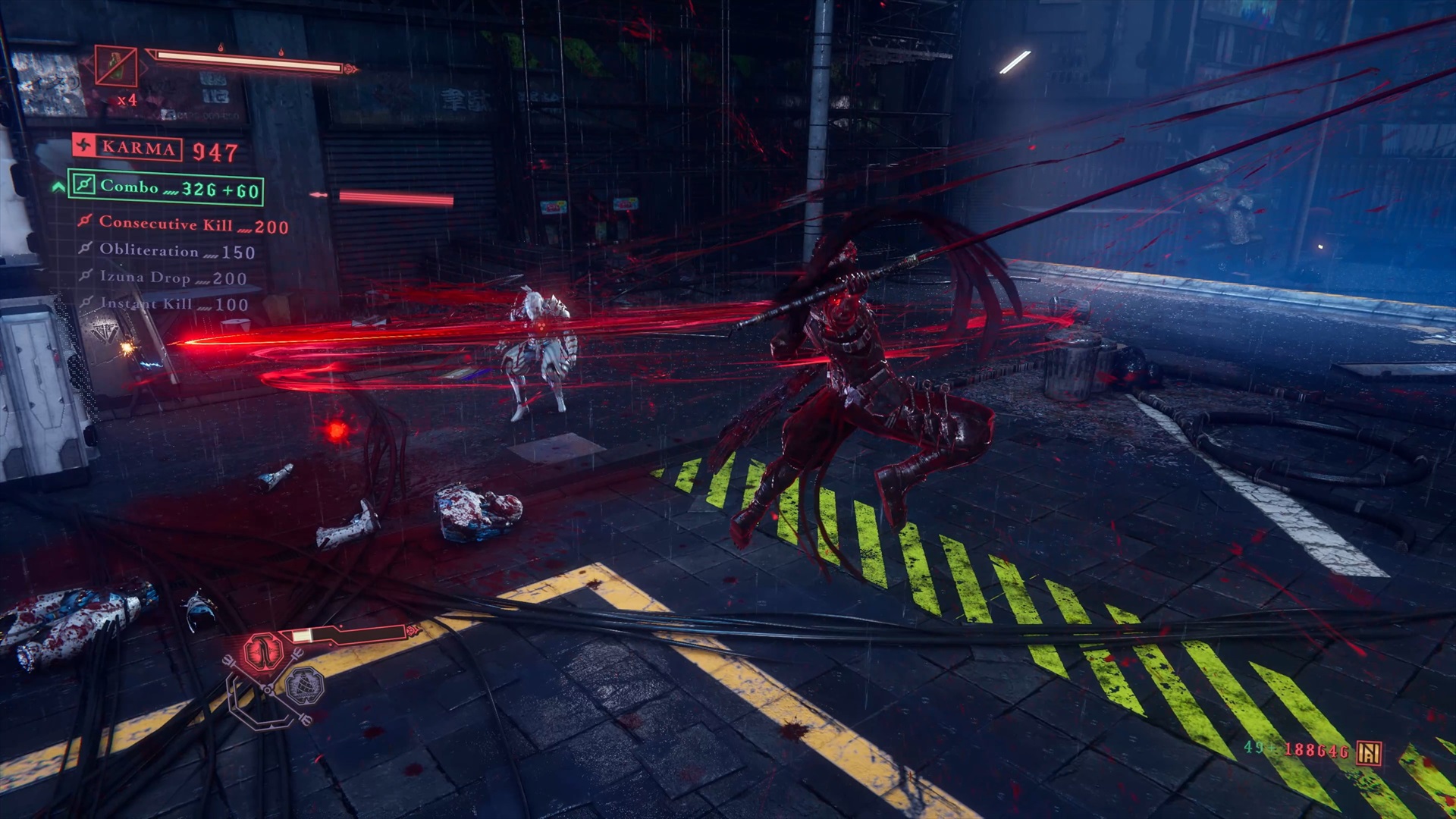
Task: Click the KARMA shuriken label
Action: pos(127,147)
